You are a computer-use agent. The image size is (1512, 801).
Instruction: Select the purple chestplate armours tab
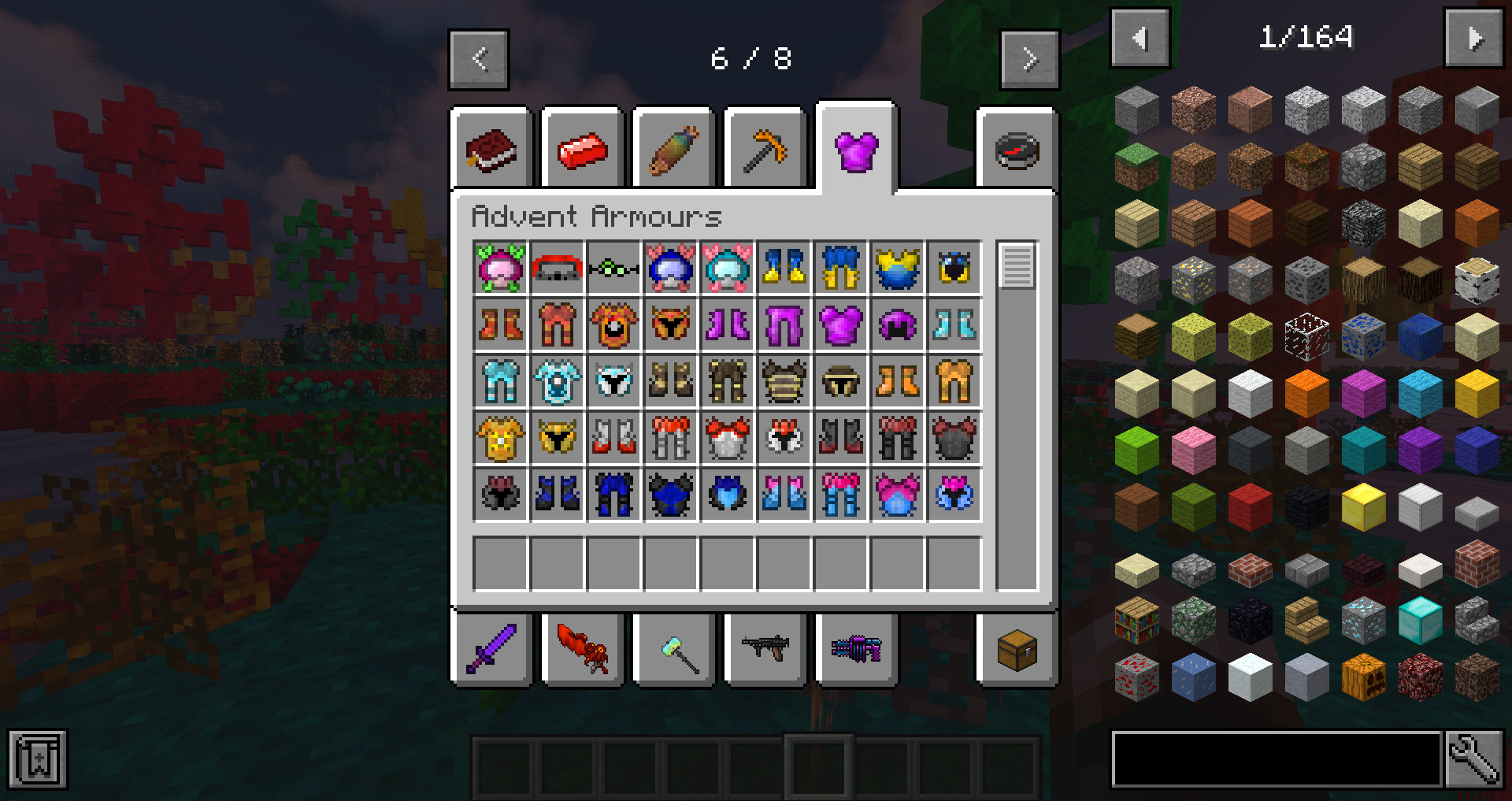[x=857, y=150]
